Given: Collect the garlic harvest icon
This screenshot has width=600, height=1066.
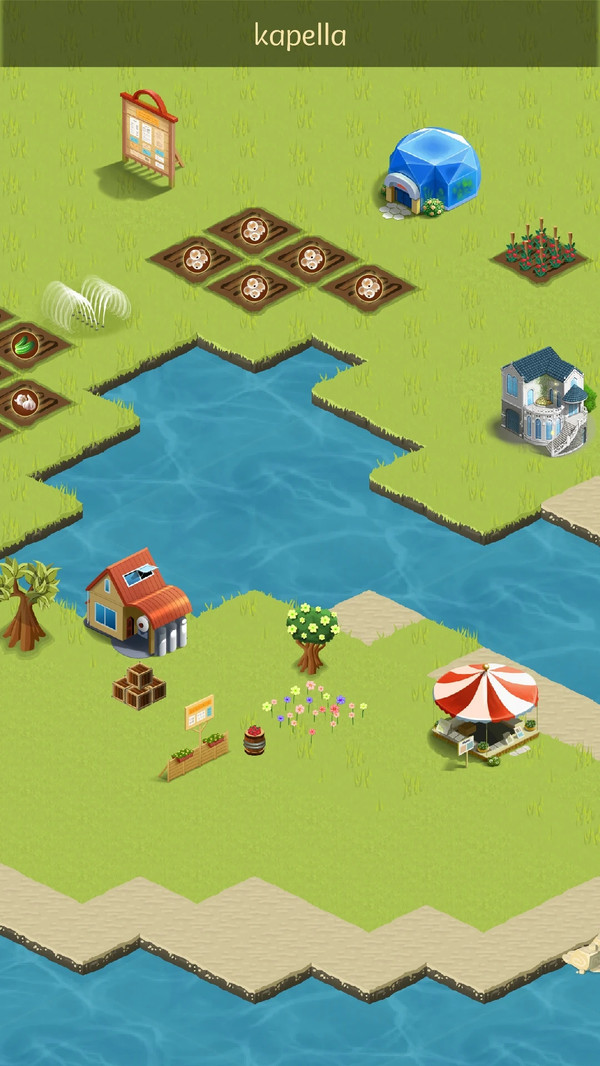Looking at the screenshot, I should click(24, 402).
